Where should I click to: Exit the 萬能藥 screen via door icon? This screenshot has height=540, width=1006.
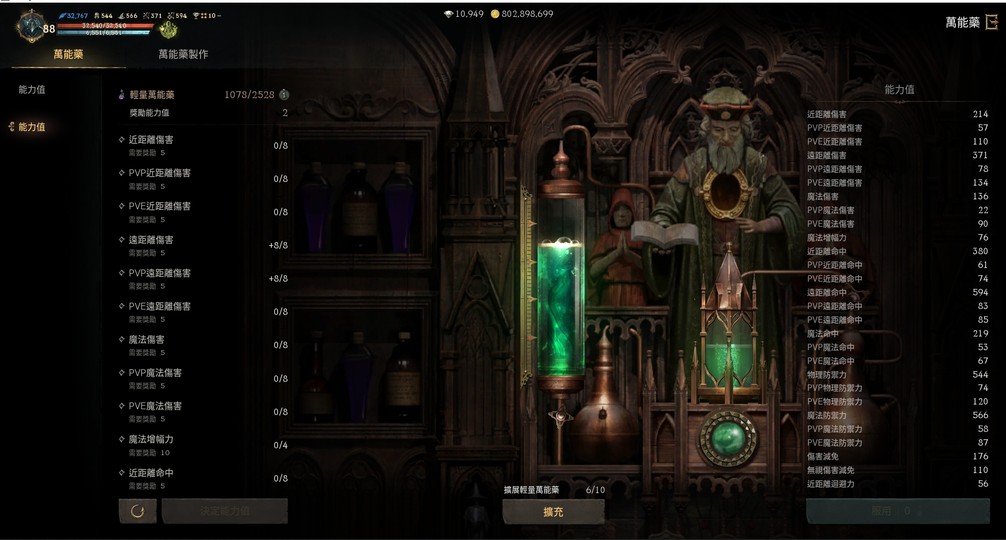992,22
